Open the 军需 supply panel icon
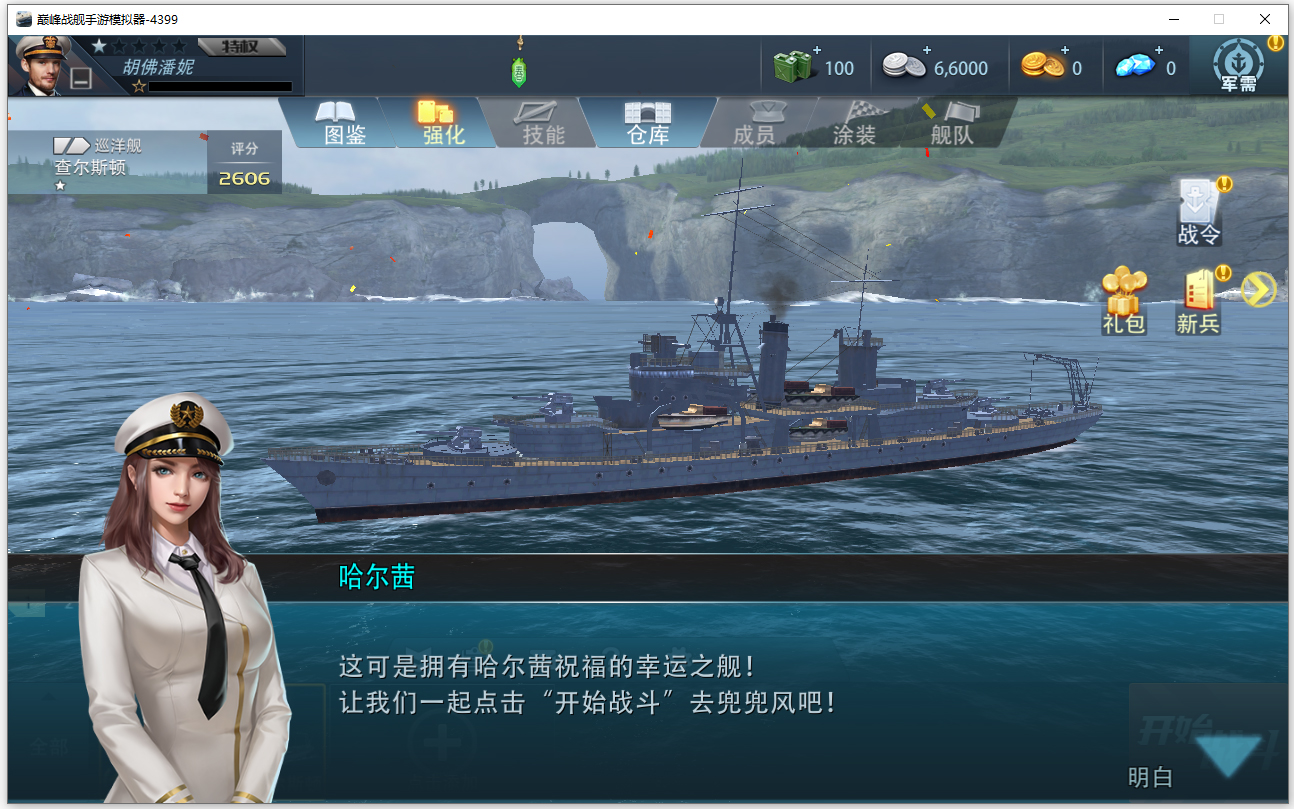 (1238, 62)
